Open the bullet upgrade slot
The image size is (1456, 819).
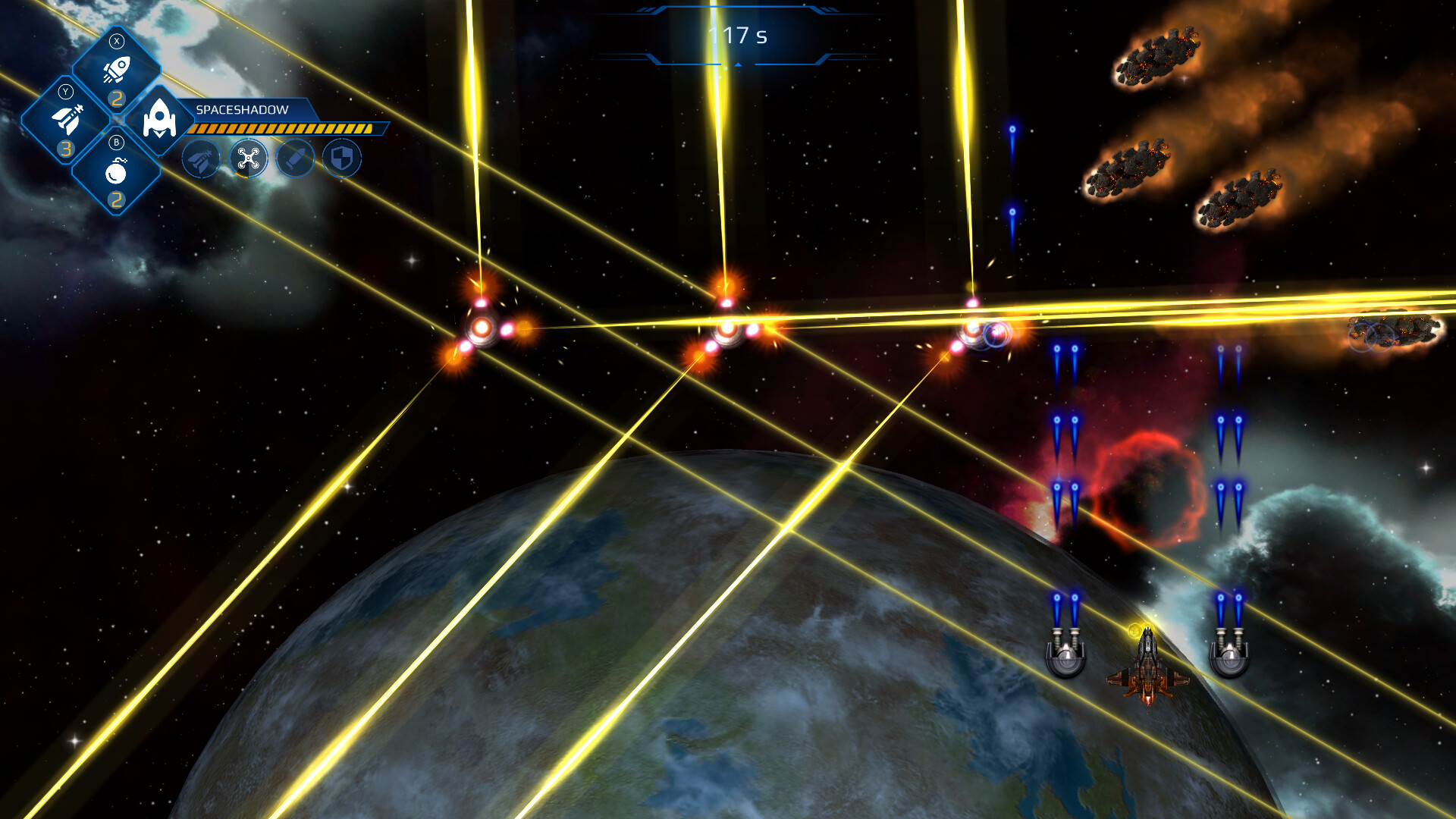(x=296, y=158)
